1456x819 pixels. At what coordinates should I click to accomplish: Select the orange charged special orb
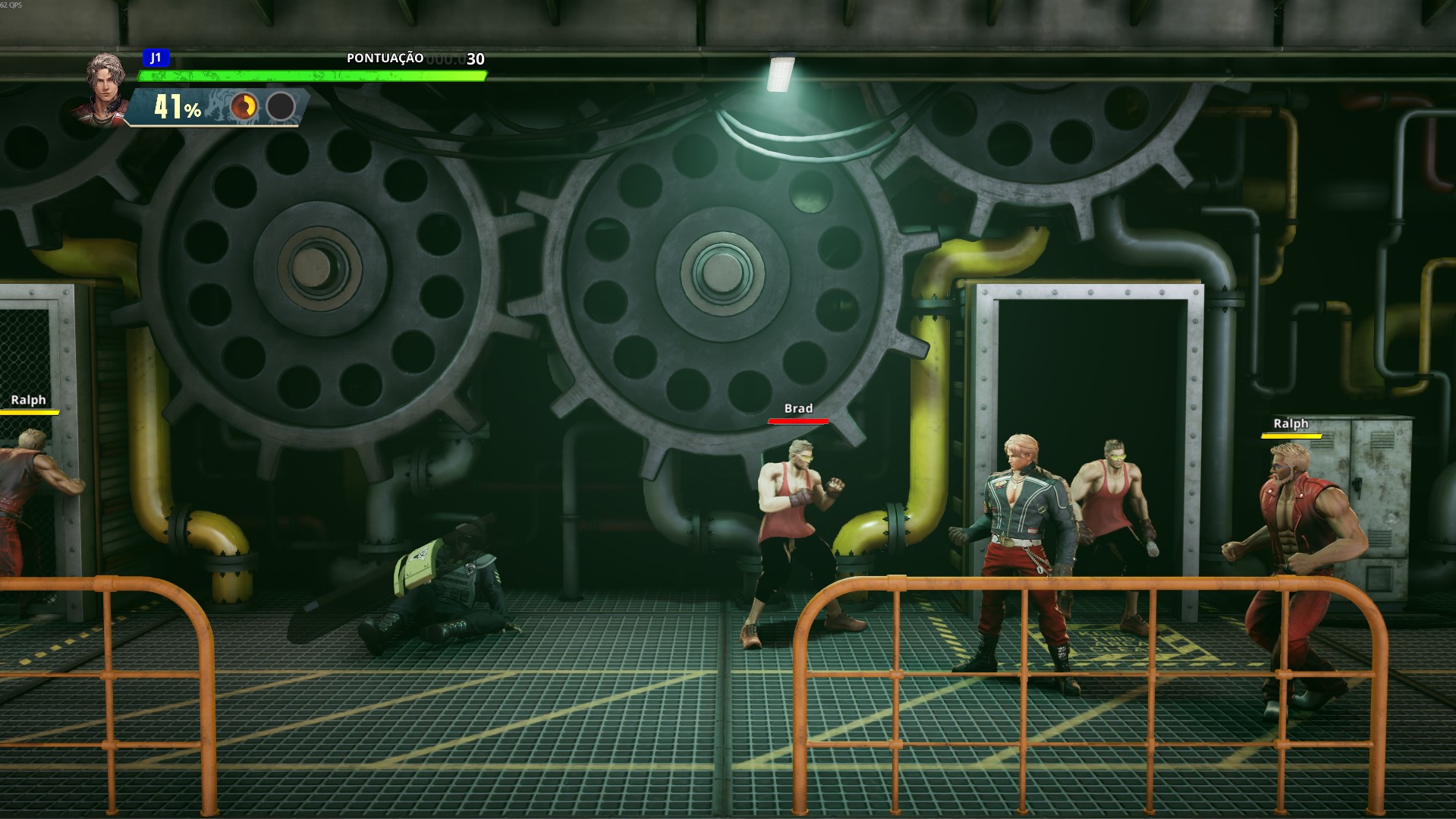click(244, 107)
